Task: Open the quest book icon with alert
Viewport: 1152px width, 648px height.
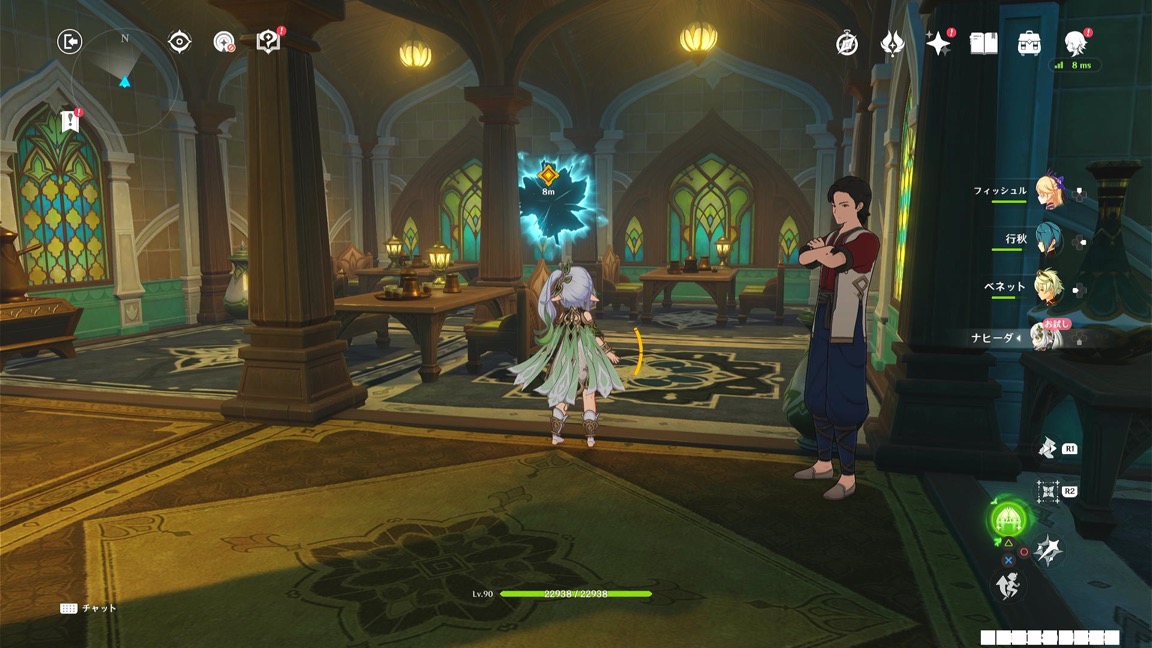Action: (x=268, y=41)
